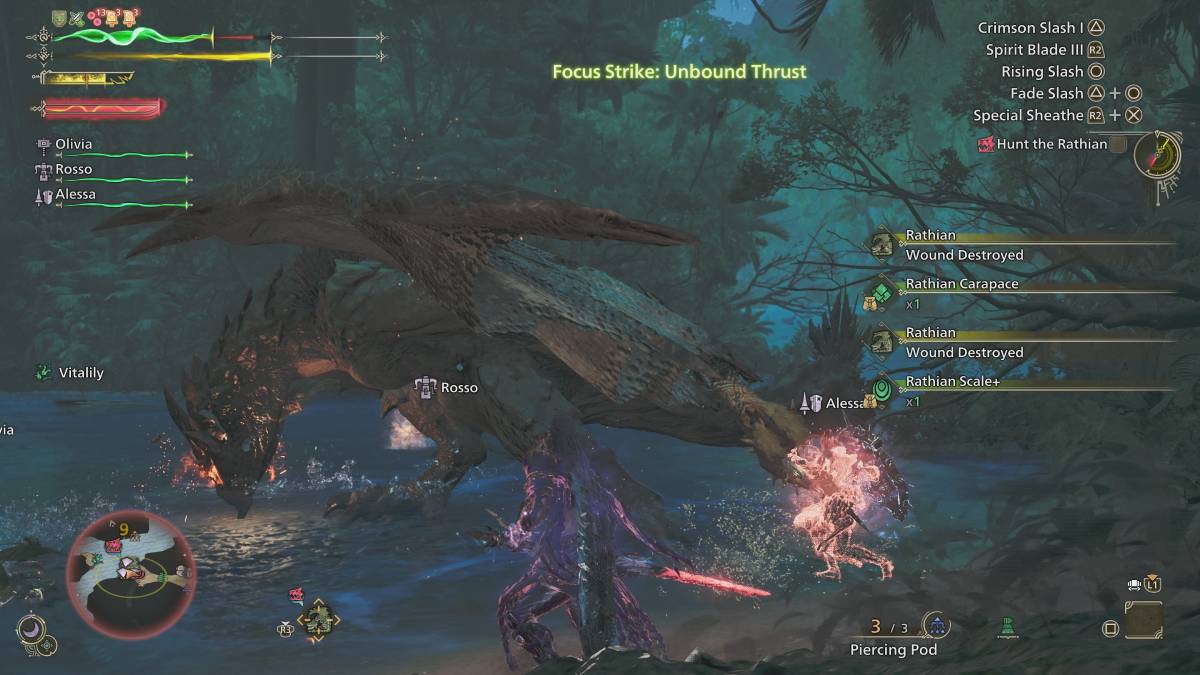Select Olivia in the party list
This screenshot has height=675, width=1200.
73,144
